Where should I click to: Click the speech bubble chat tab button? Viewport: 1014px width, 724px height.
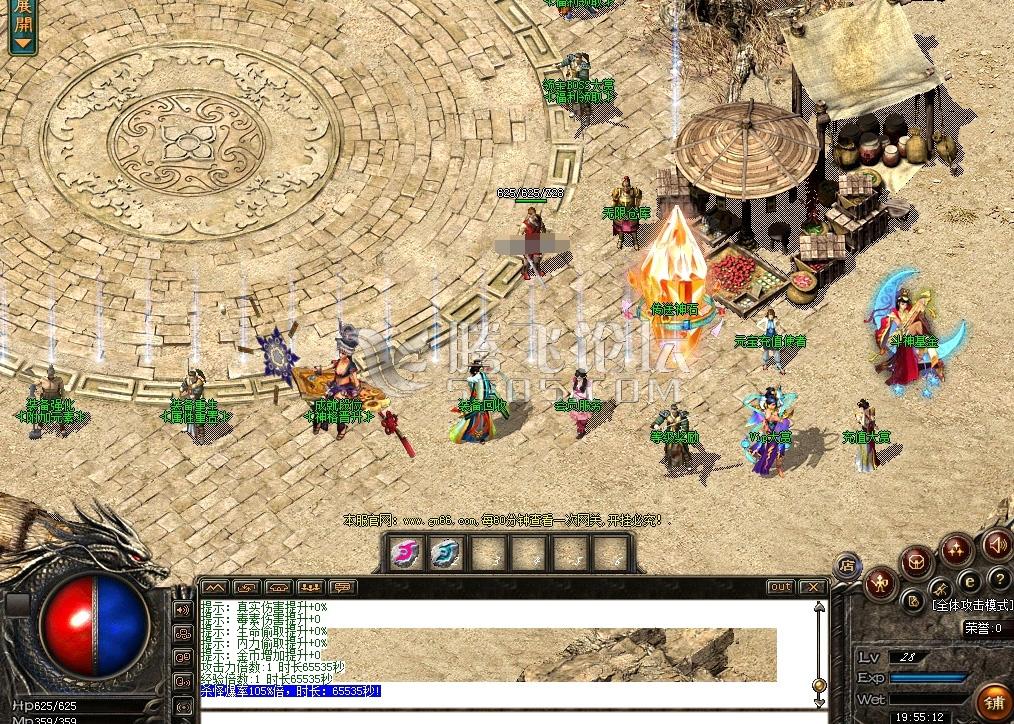pyautogui.click(x=344, y=587)
